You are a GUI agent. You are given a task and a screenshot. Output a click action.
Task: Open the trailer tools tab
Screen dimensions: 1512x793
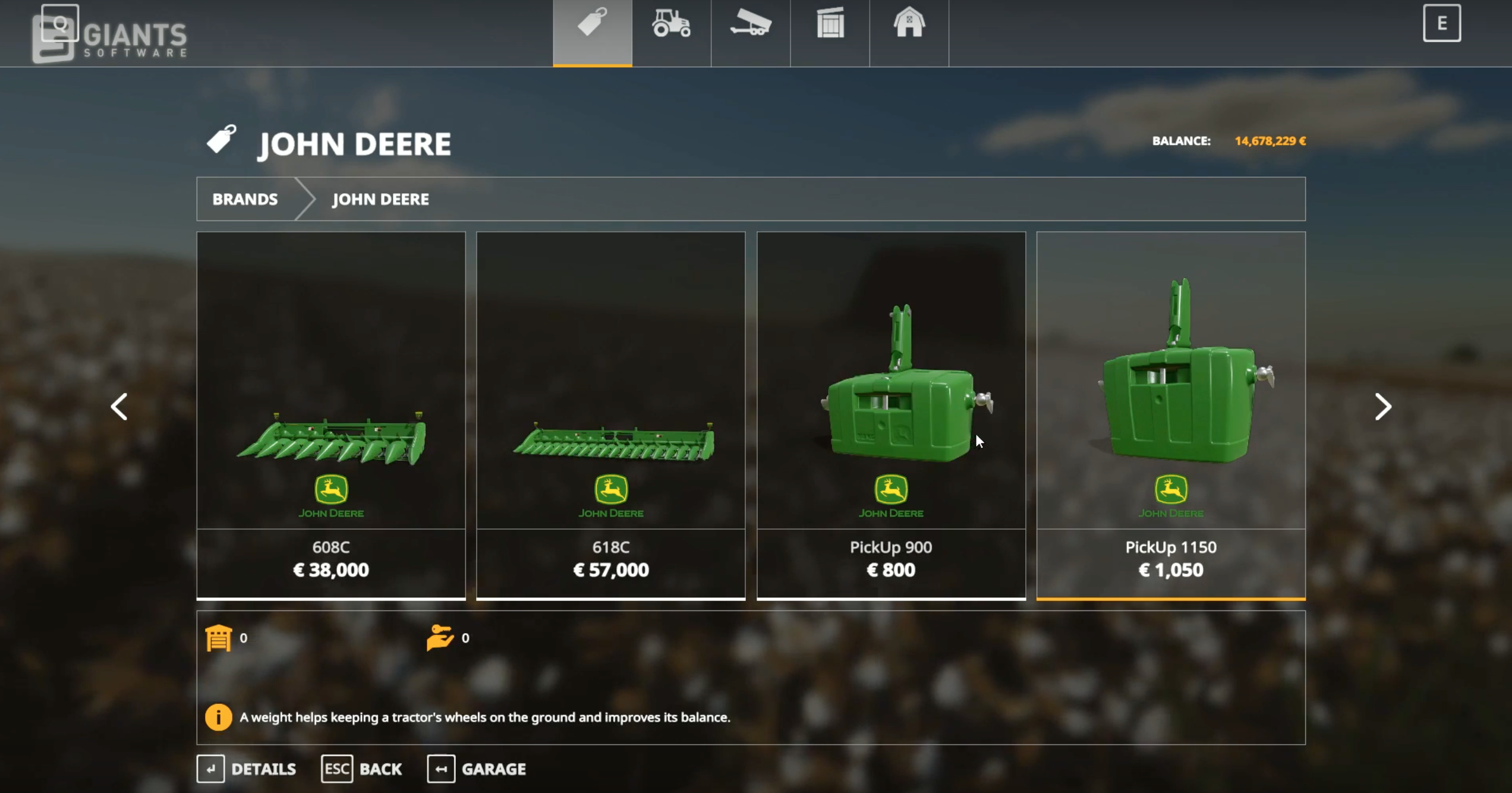pyautogui.click(x=751, y=24)
